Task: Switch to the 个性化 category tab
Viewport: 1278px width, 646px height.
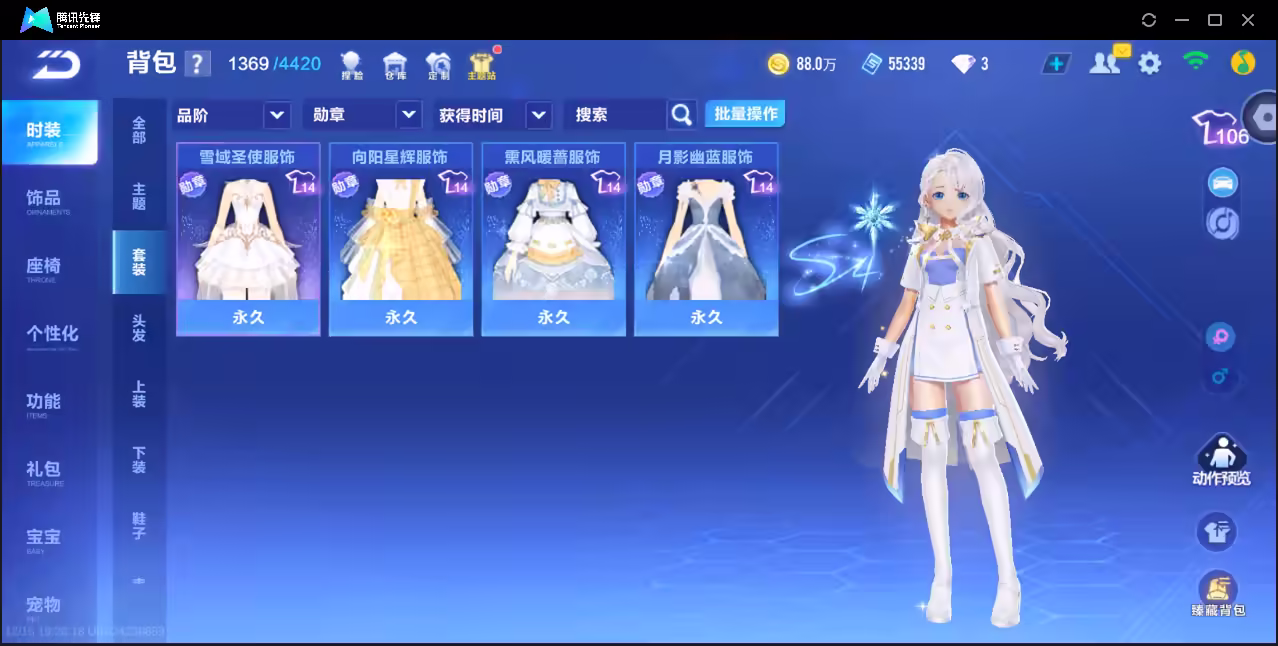Action: click(51, 335)
